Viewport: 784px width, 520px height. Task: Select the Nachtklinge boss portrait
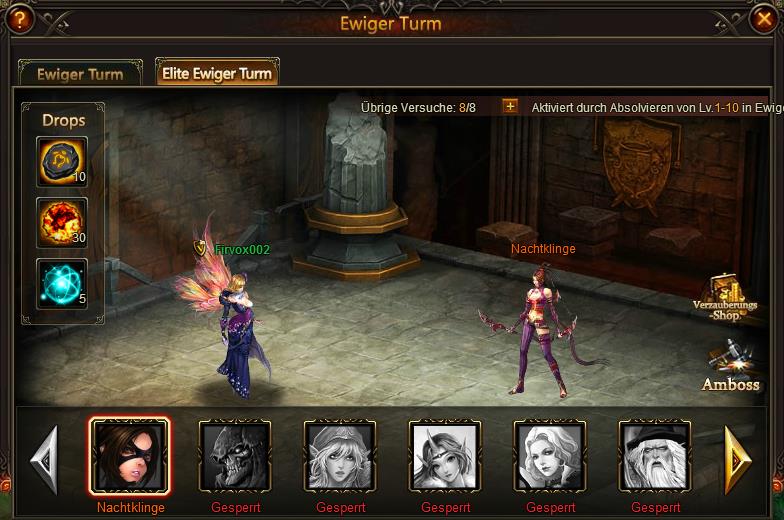coord(129,456)
